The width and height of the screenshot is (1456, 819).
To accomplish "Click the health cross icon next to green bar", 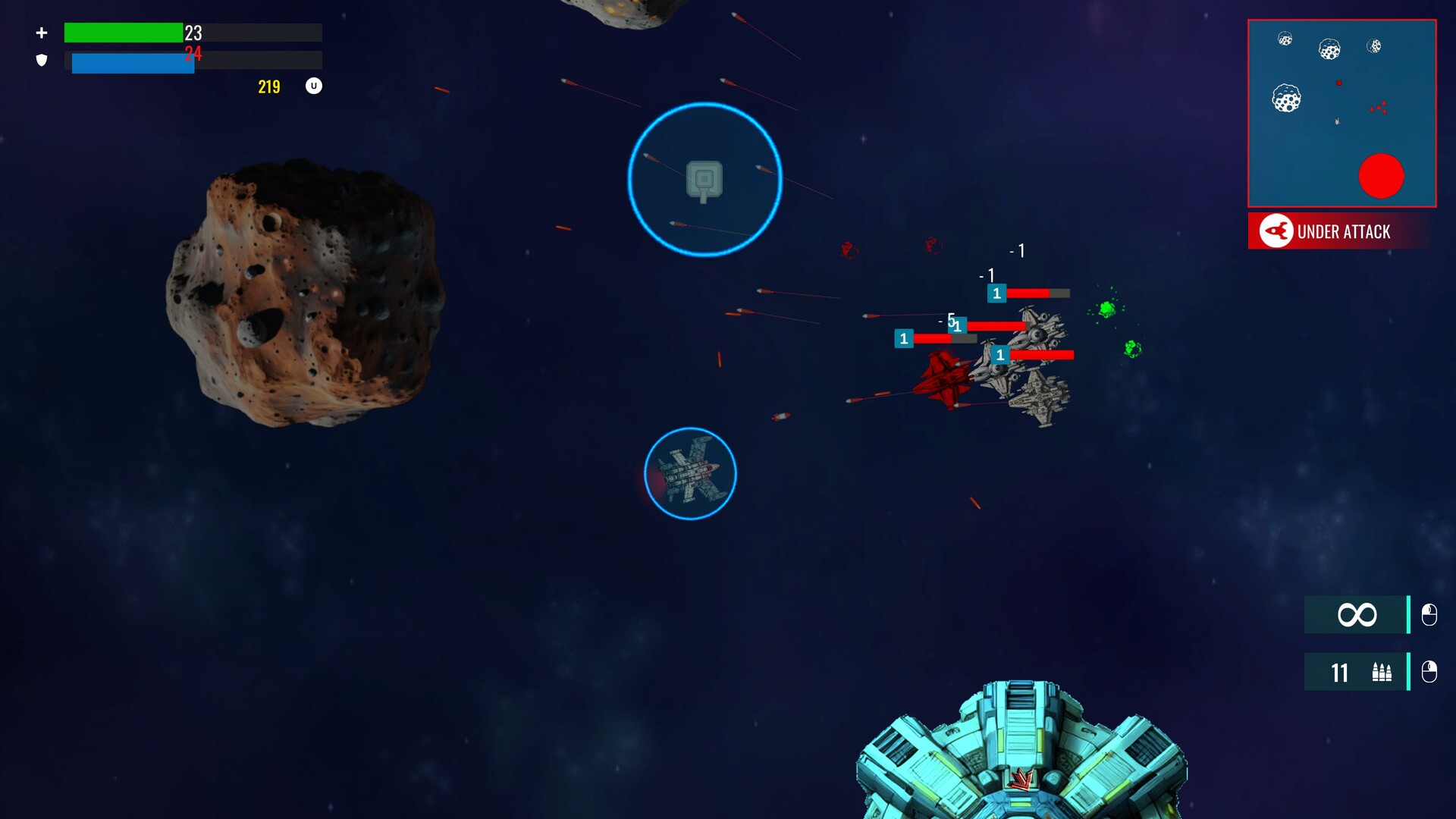I will pos(42,33).
